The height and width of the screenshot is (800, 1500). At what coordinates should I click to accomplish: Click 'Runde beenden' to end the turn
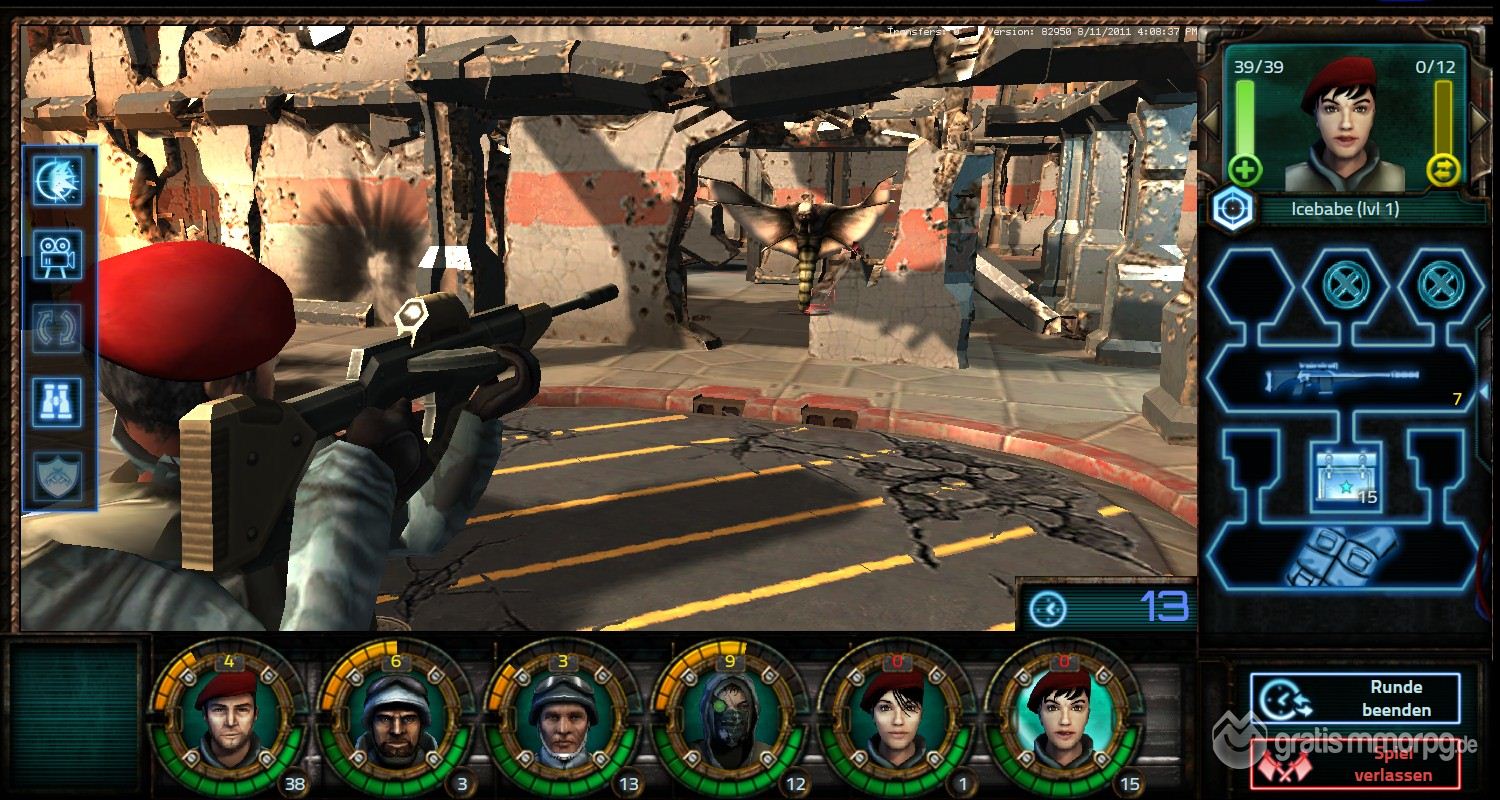(x=1355, y=698)
